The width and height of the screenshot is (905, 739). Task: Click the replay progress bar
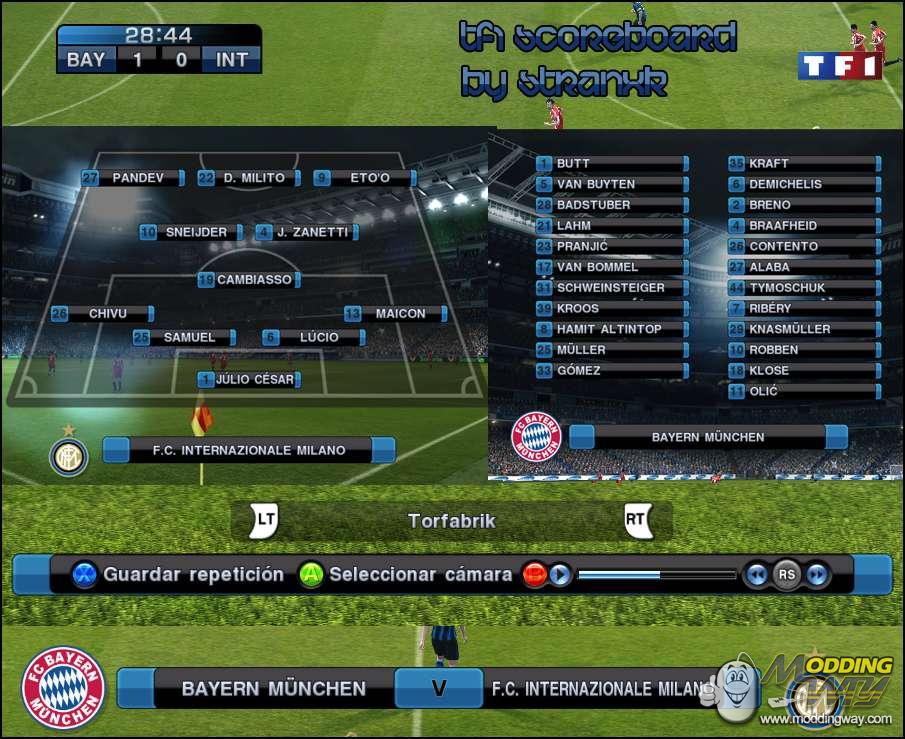point(656,575)
